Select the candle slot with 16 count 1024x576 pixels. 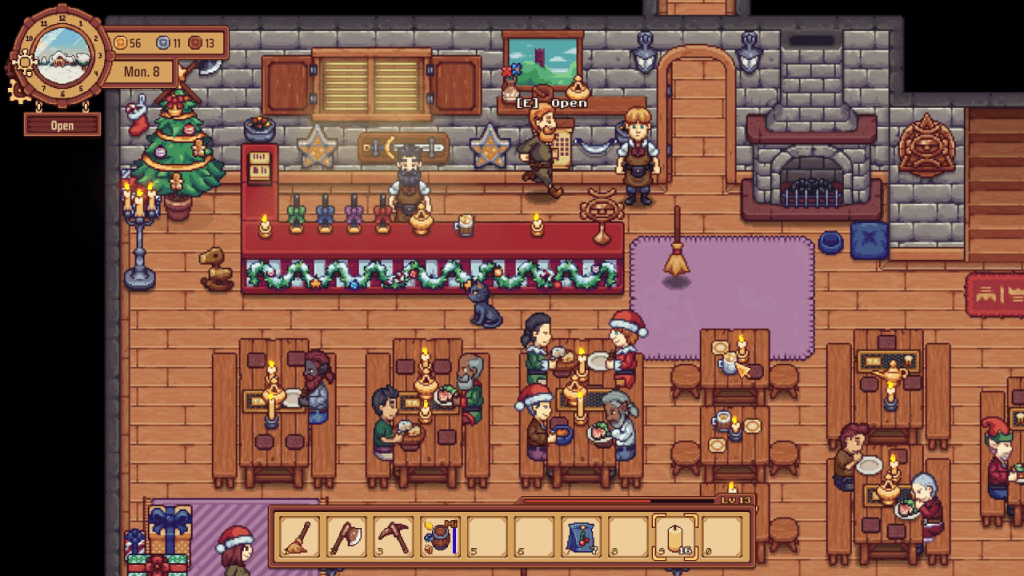(x=676, y=537)
